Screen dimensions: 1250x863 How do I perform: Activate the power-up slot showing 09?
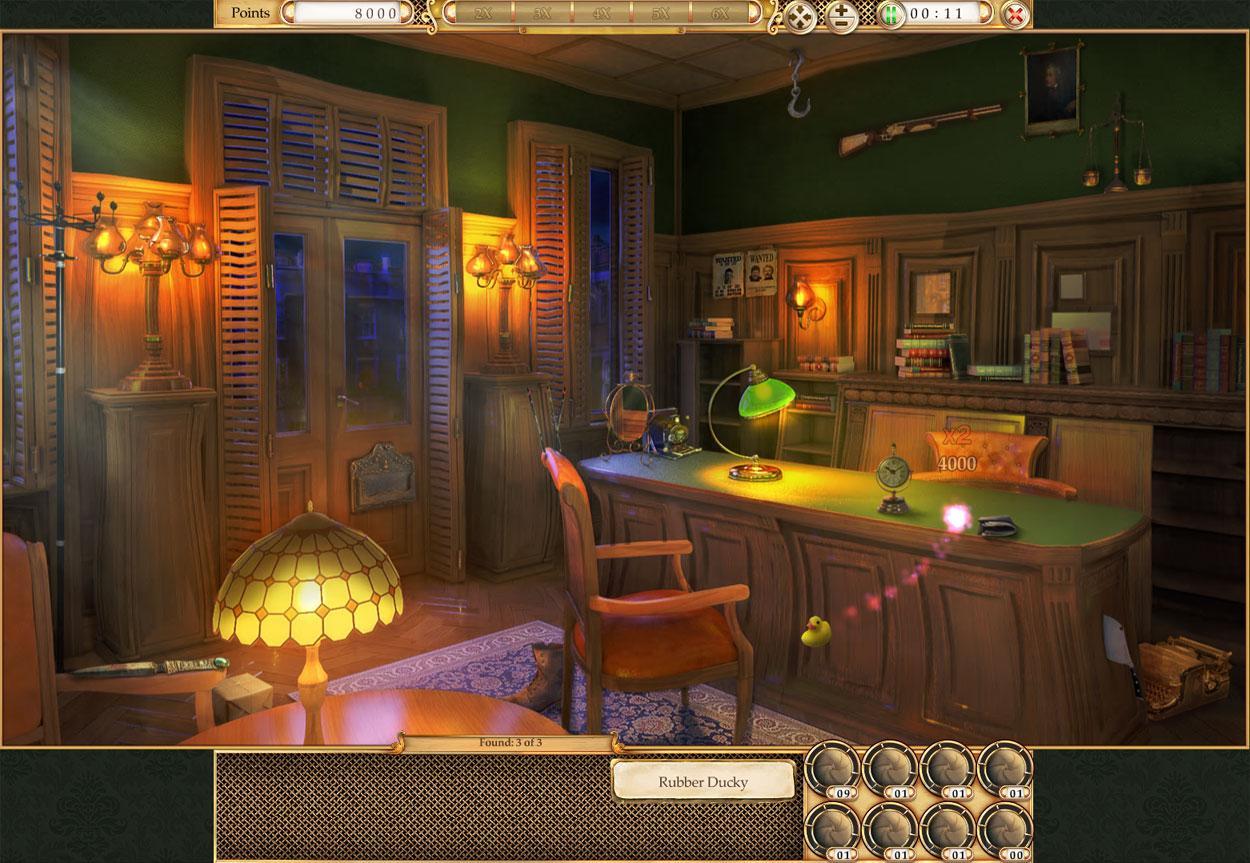click(832, 768)
